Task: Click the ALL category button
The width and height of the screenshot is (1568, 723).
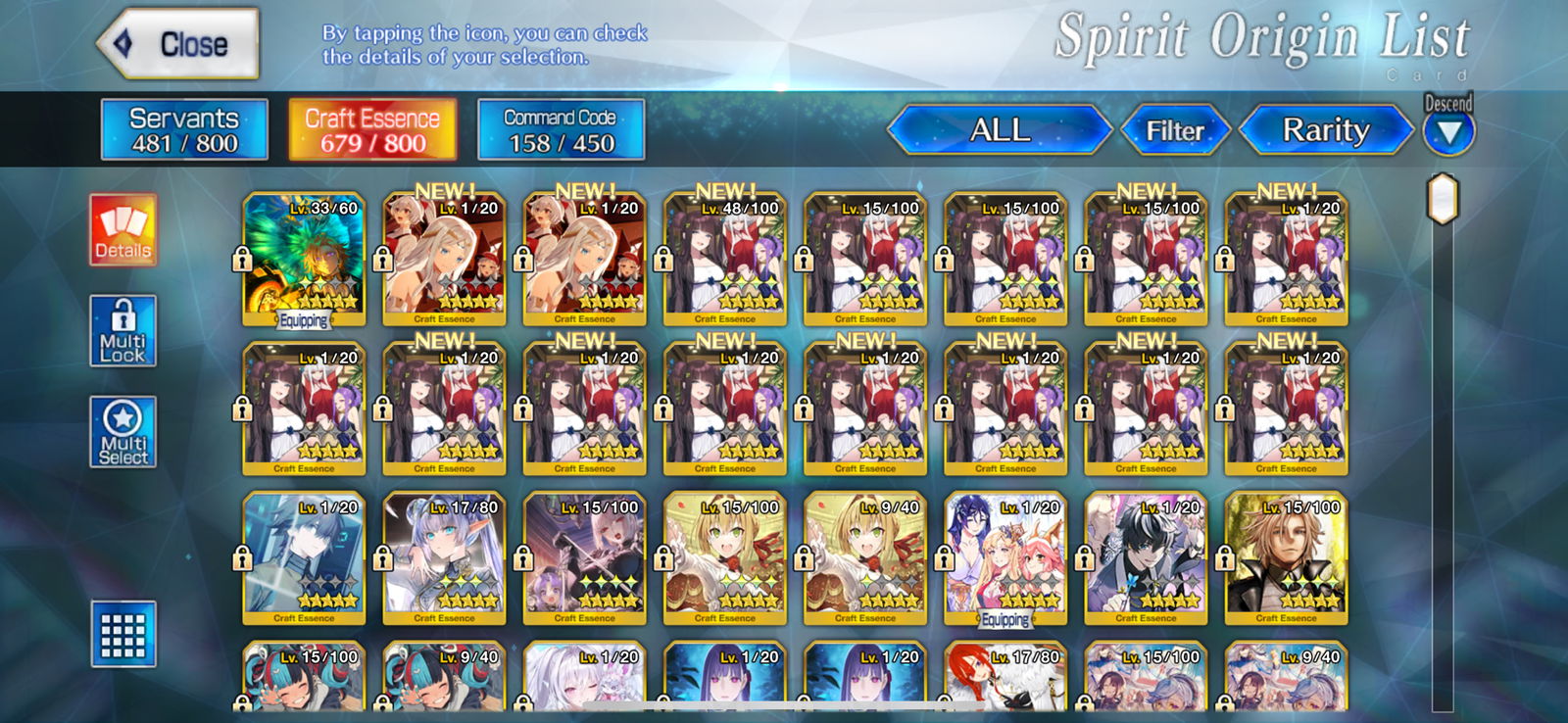Action: (1000, 129)
